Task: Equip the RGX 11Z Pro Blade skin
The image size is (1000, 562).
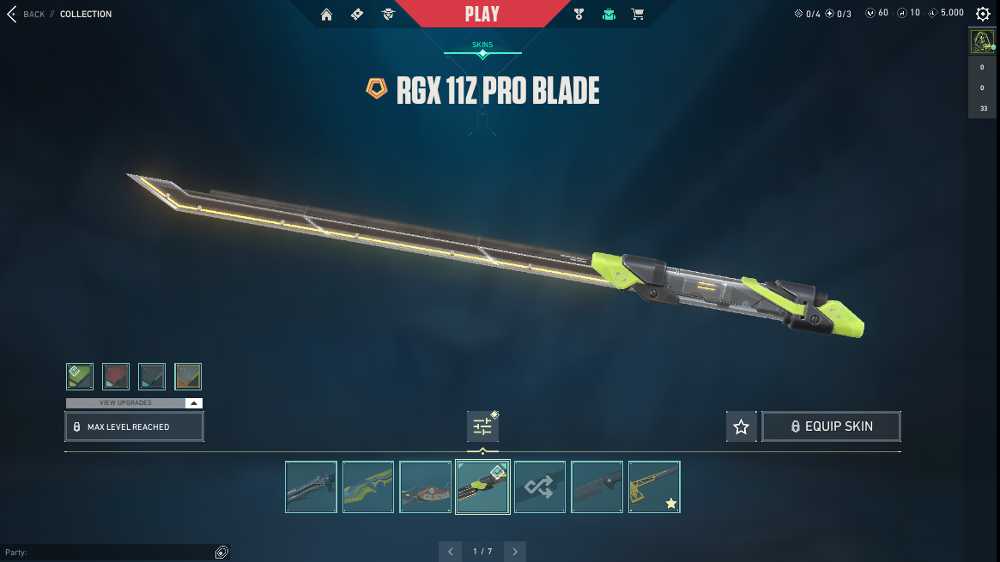Action: [831, 426]
